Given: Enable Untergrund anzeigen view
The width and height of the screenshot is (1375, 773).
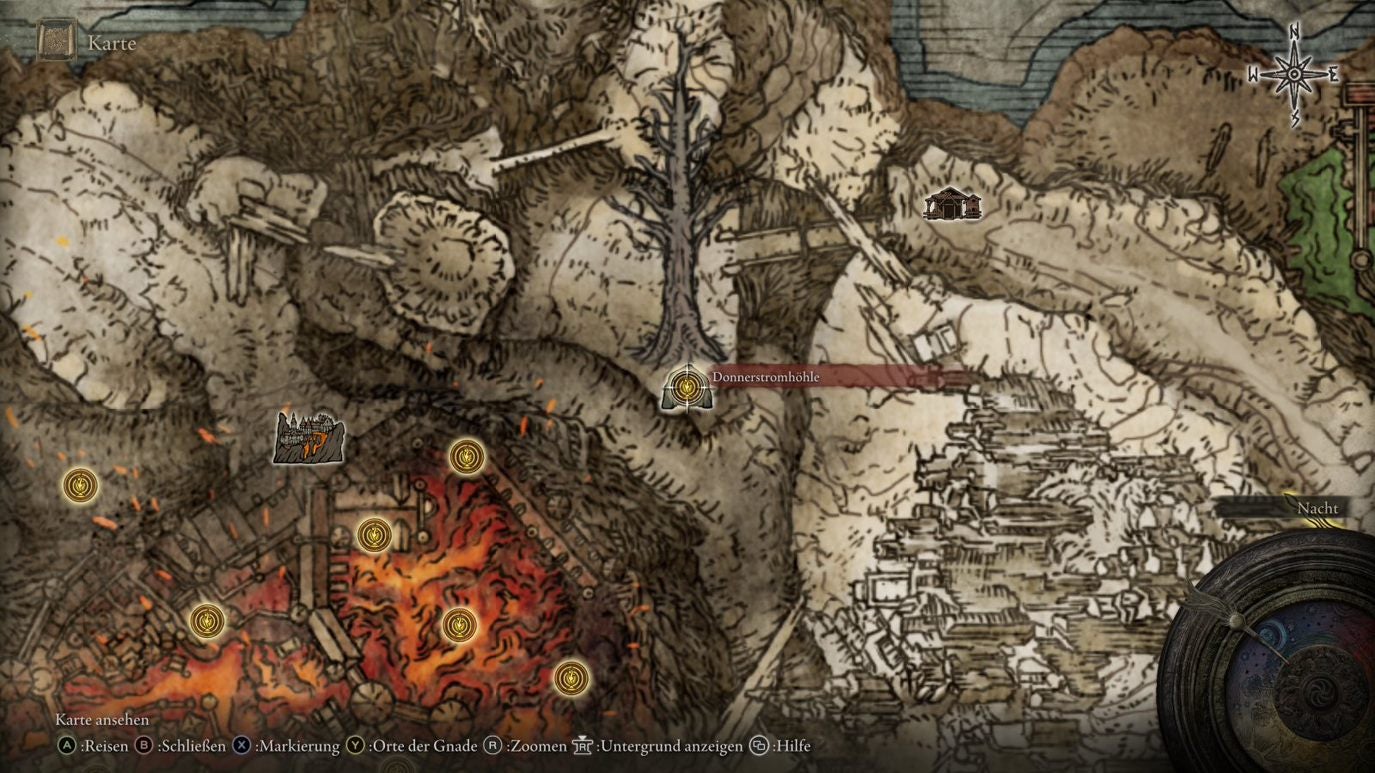Looking at the screenshot, I should (x=581, y=745).
